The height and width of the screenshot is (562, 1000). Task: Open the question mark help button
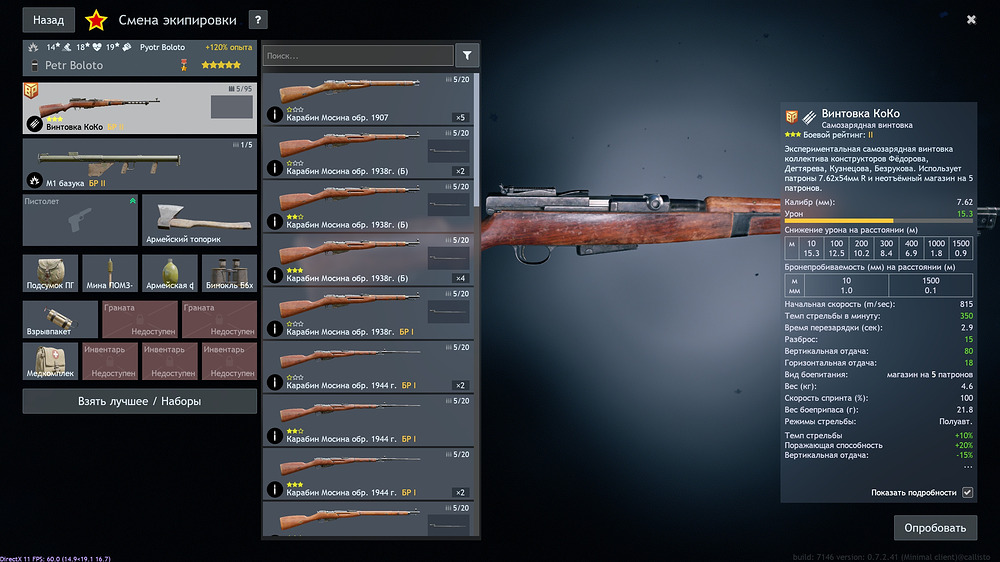pos(257,19)
